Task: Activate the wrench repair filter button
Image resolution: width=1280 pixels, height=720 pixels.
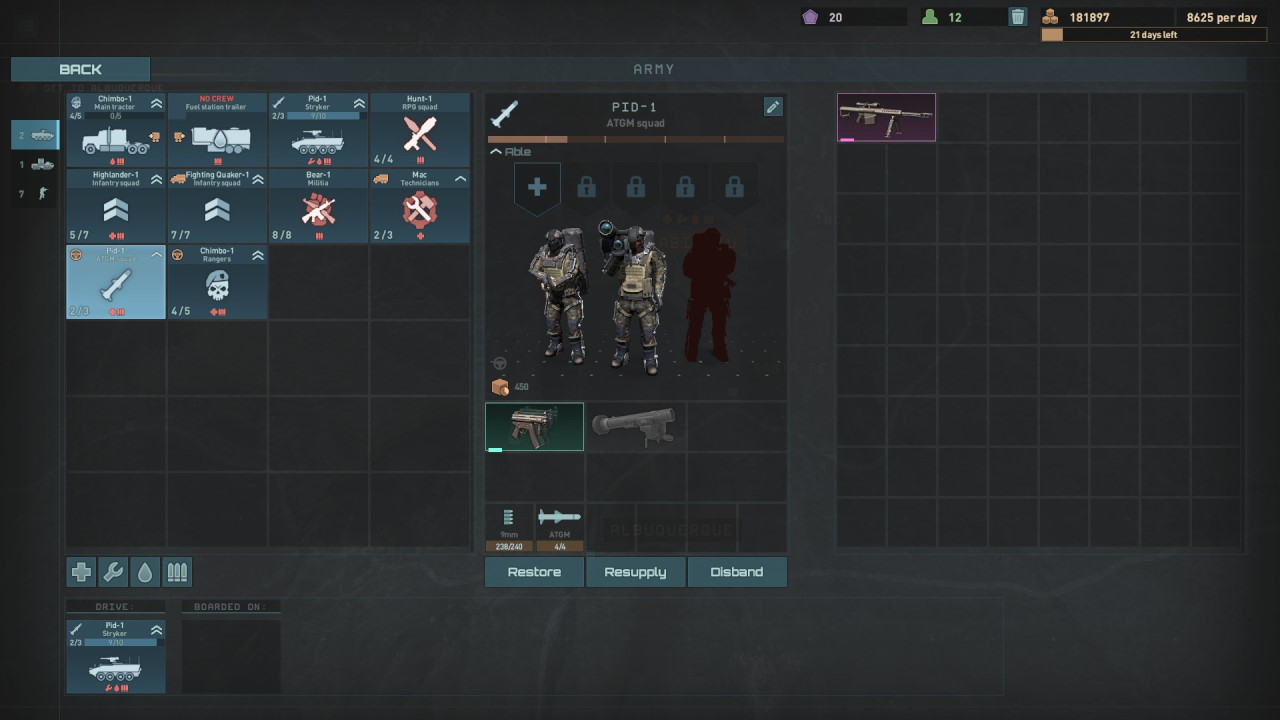Action: [113, 572]
